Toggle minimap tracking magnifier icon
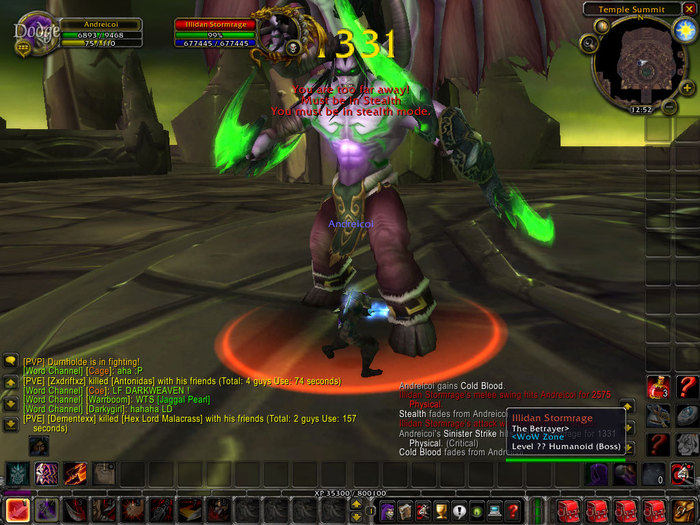 pos(590,43)
